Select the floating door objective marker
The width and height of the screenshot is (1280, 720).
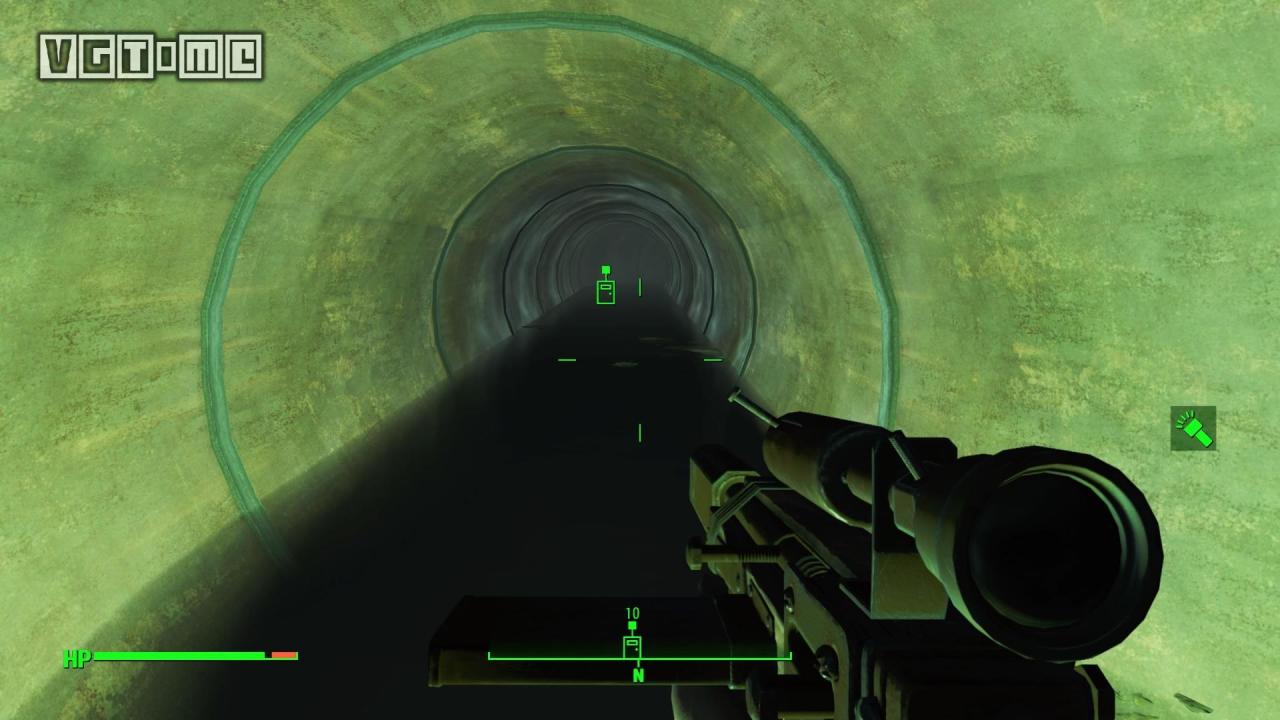[605, 290]
